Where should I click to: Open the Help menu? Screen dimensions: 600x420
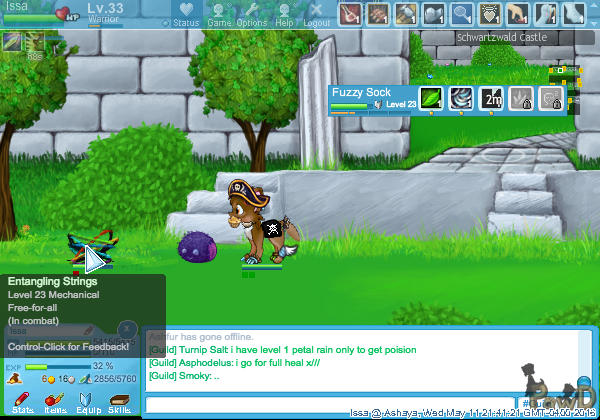(x=284, y=14)
